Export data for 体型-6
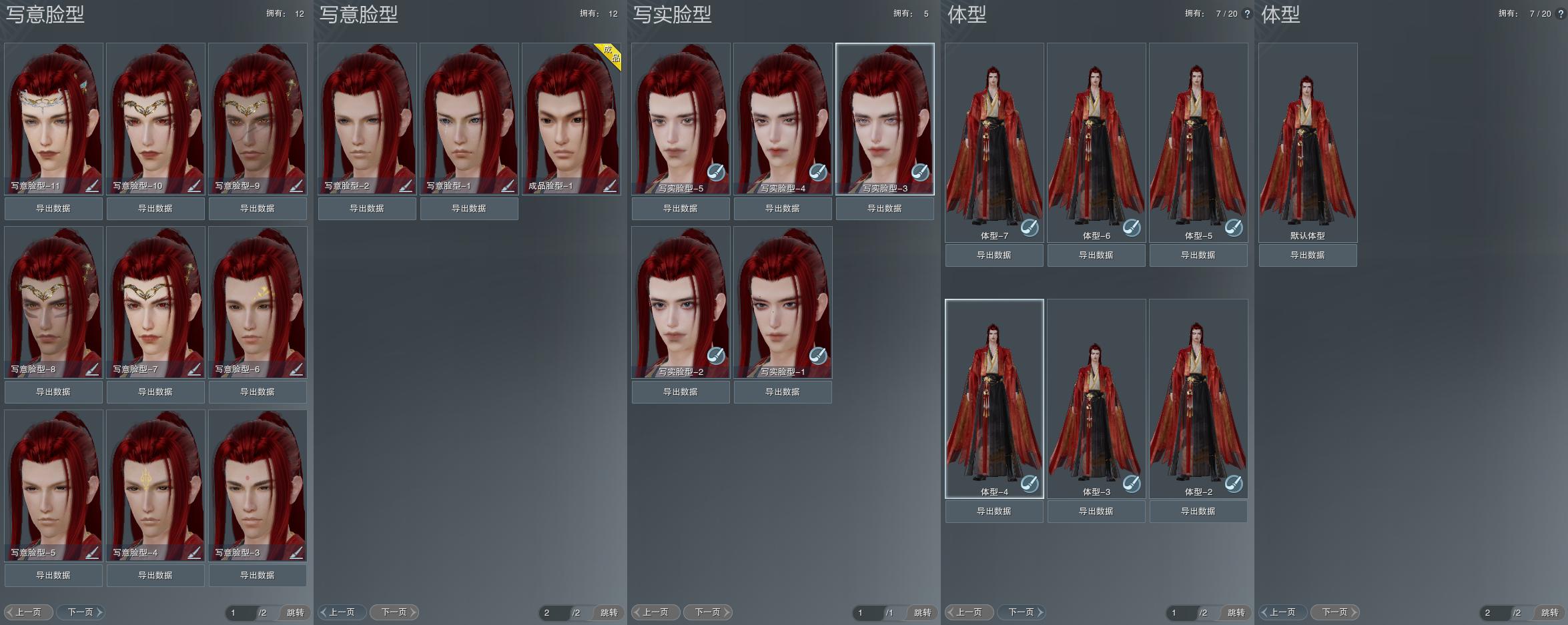1568x625 pixels. pos(1096,255)
